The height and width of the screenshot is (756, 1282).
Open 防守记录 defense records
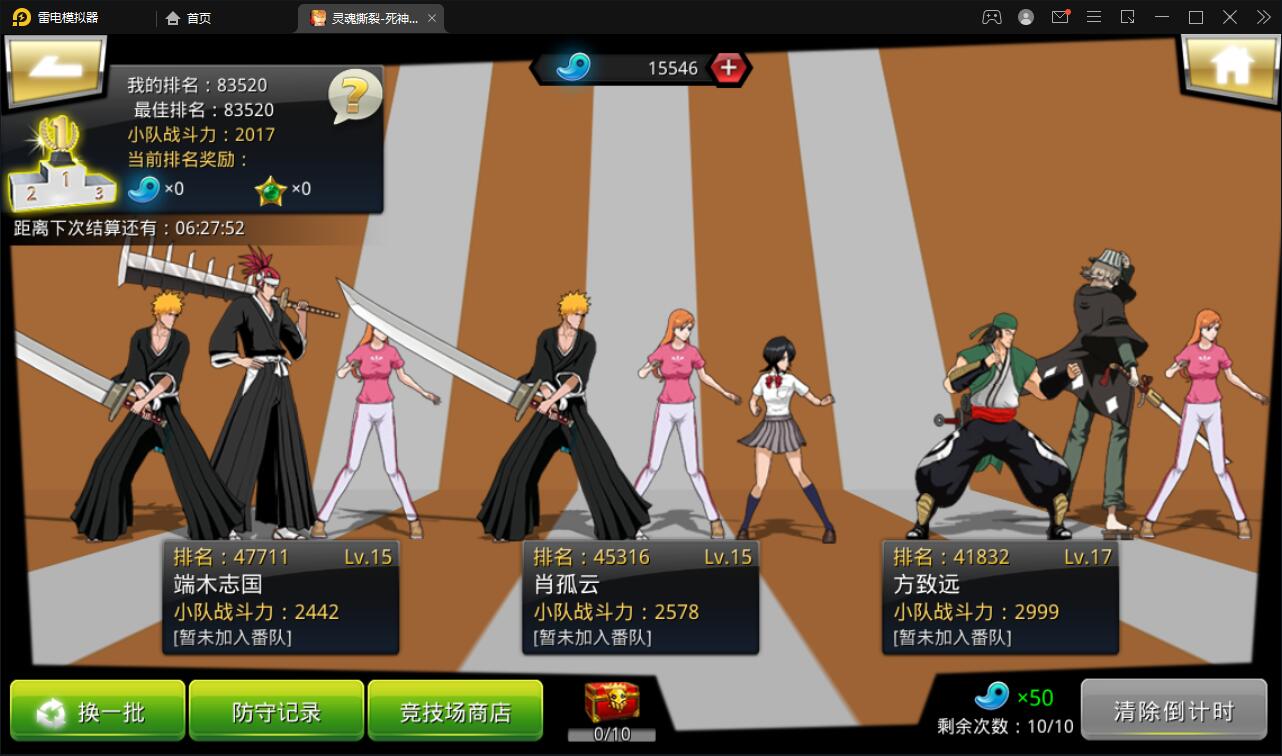(x=276, y=712)
